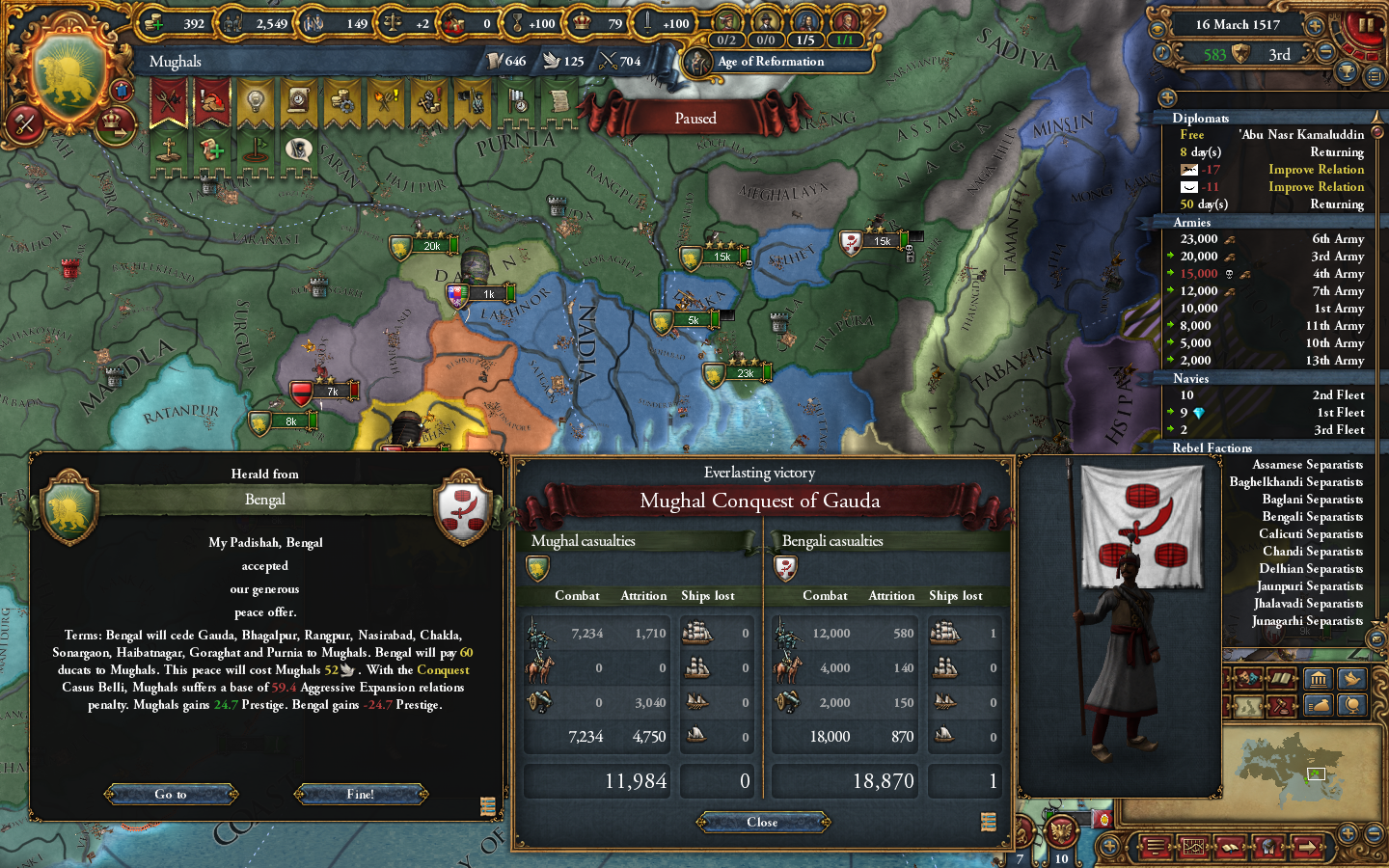Viewport: 1389px width, 868px height.
Task: Open the Ideas tab with the lightbulb banner
Action: 255,103
